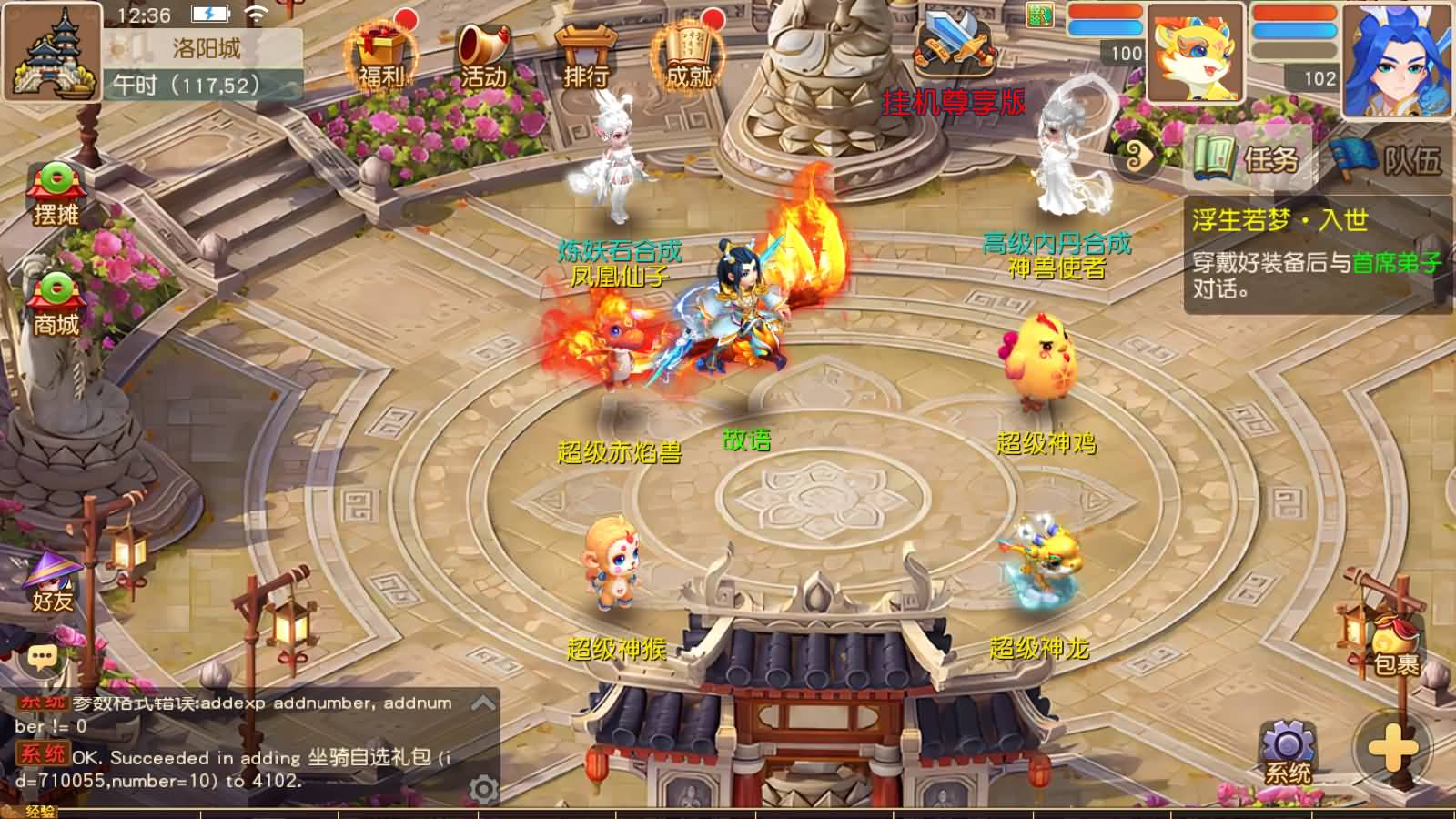Open the 商城 shop

[56, 305]
